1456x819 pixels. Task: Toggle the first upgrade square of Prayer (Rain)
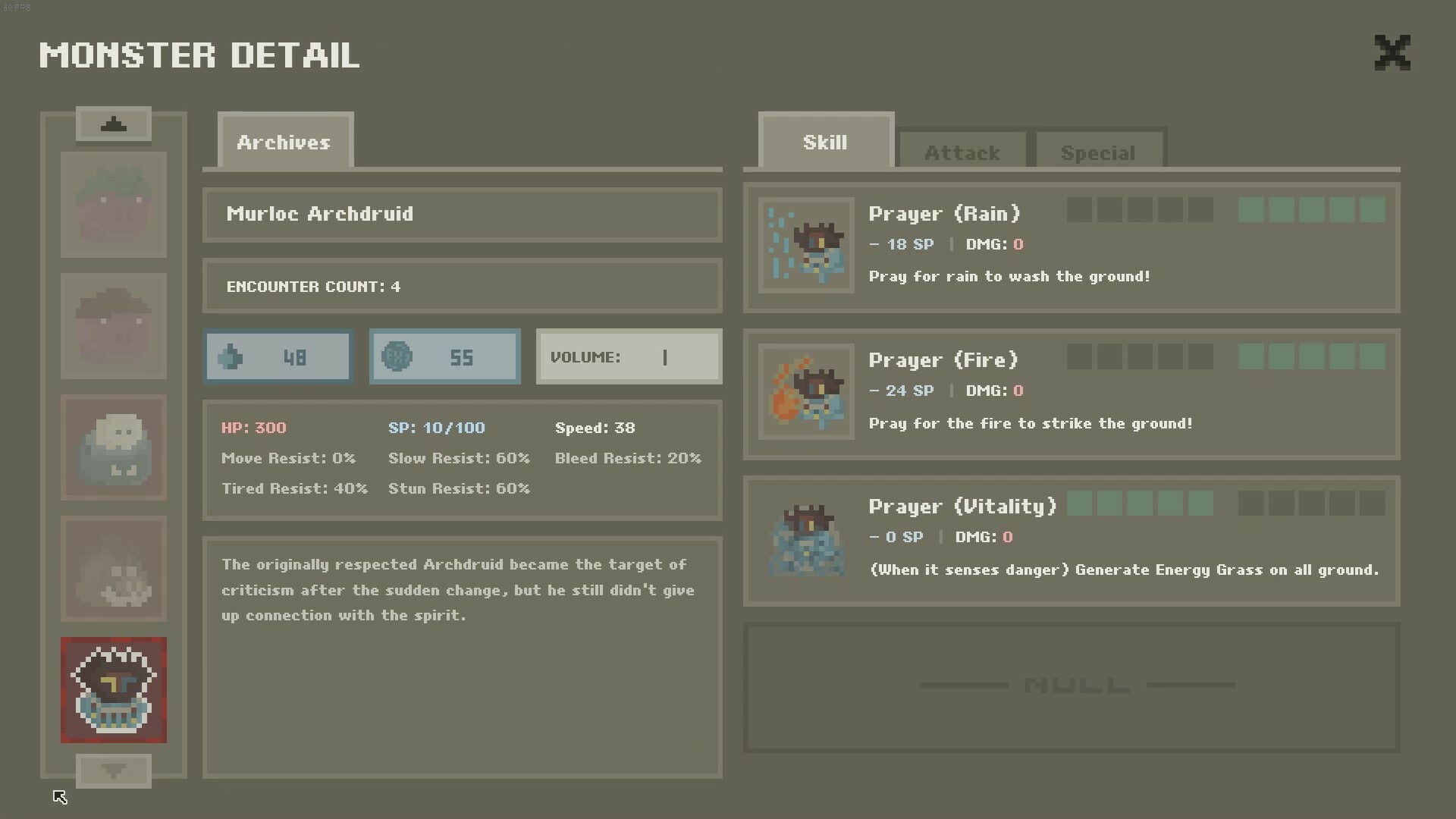1079,210
